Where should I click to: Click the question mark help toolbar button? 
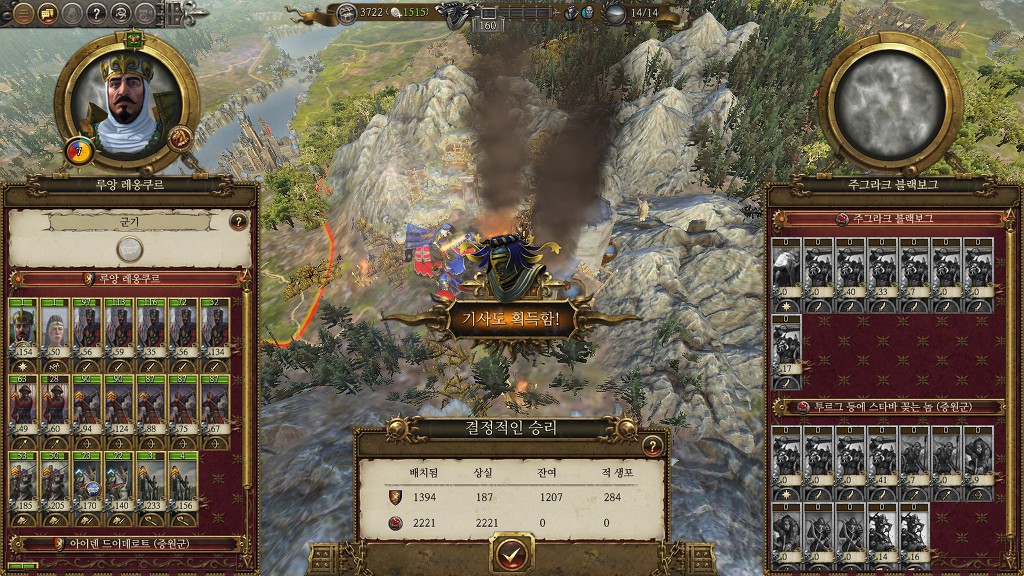tap(96, 13)
